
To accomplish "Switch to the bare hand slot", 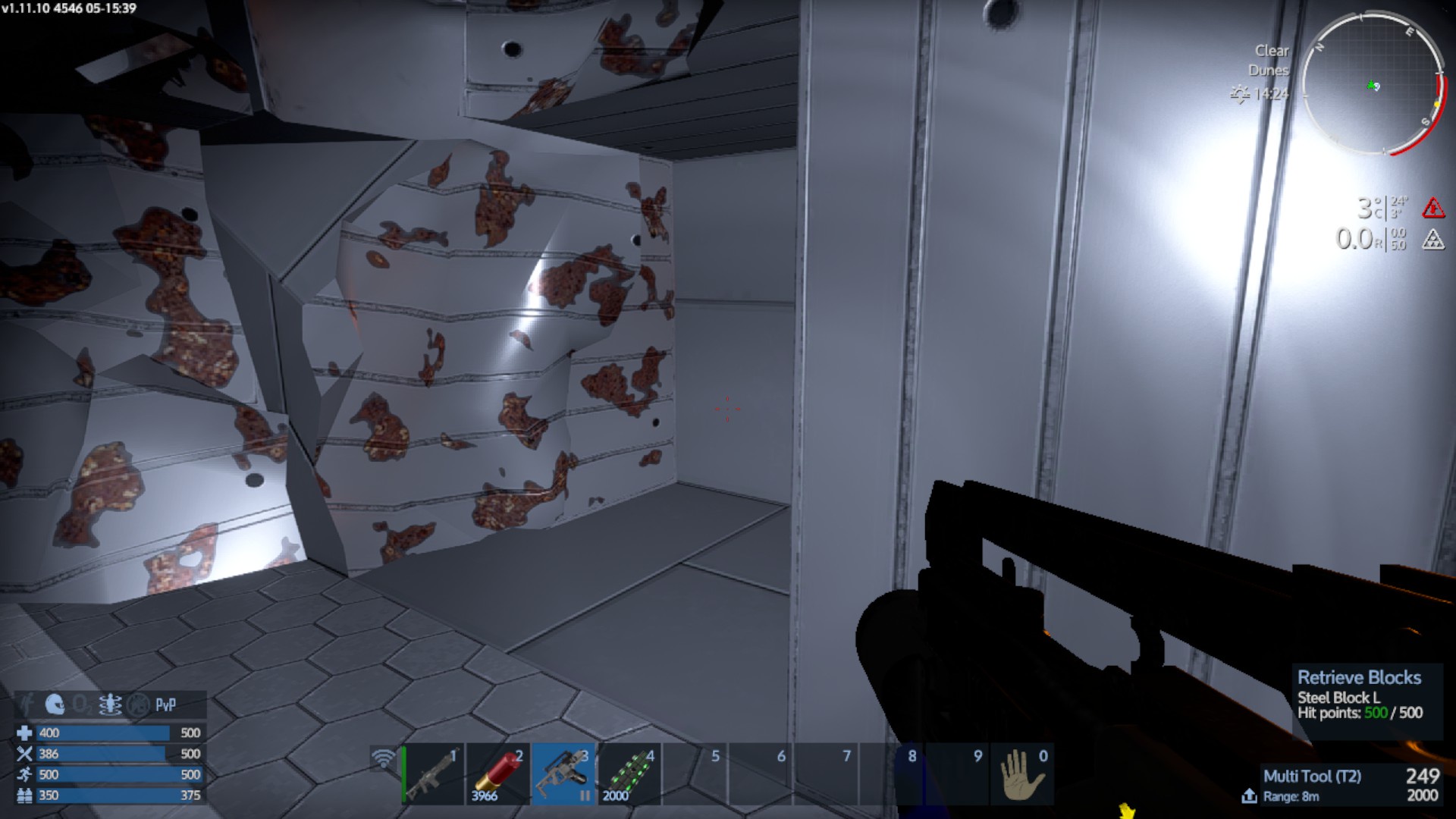I will pos(1022,774).
